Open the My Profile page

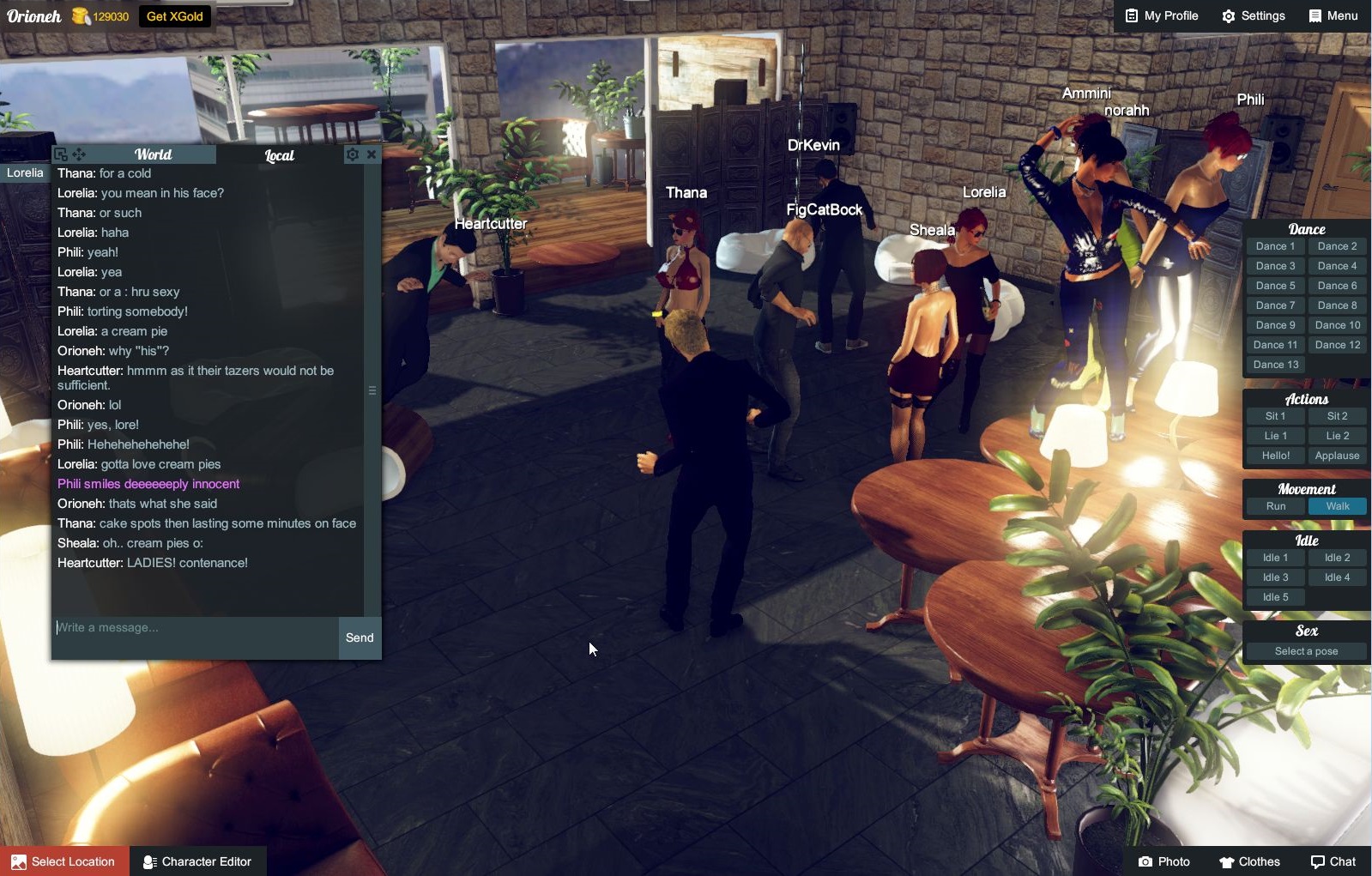tap(1162, 16)
